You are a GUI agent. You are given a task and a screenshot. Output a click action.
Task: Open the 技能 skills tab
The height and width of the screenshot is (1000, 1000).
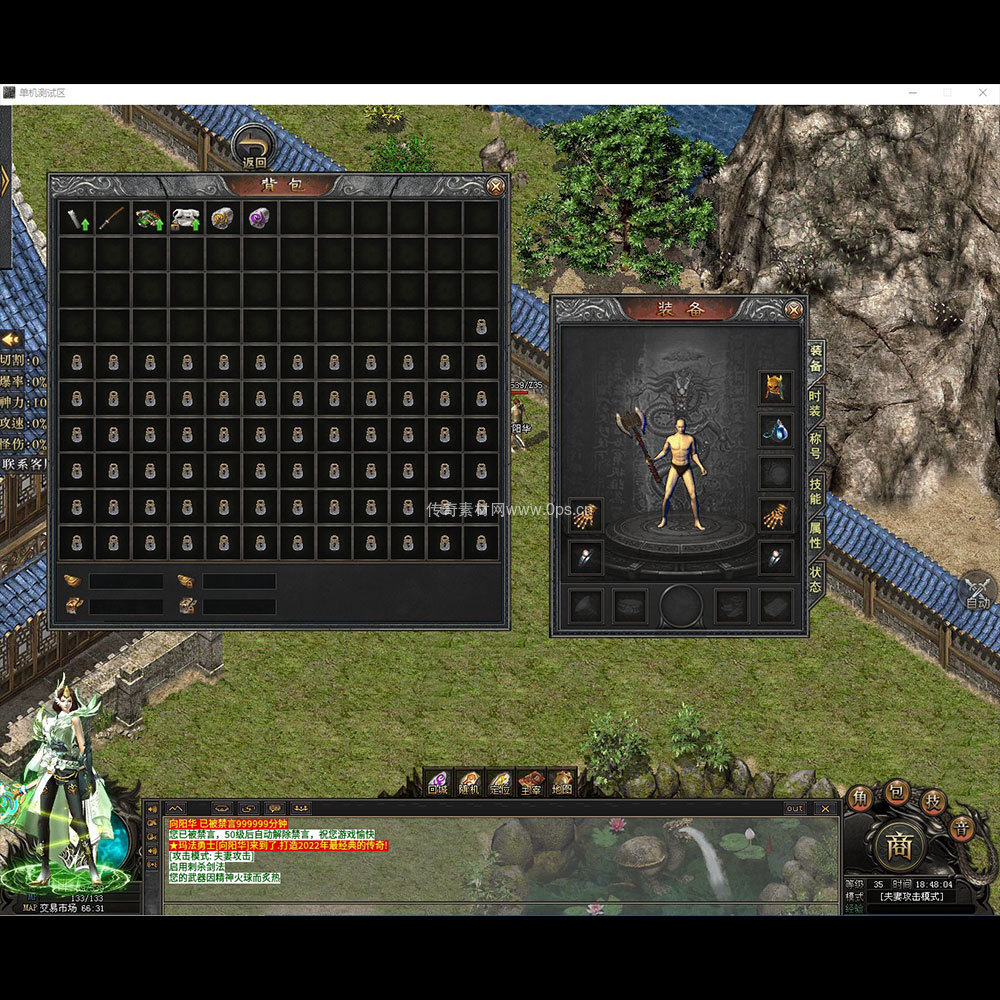coord(816,491)
